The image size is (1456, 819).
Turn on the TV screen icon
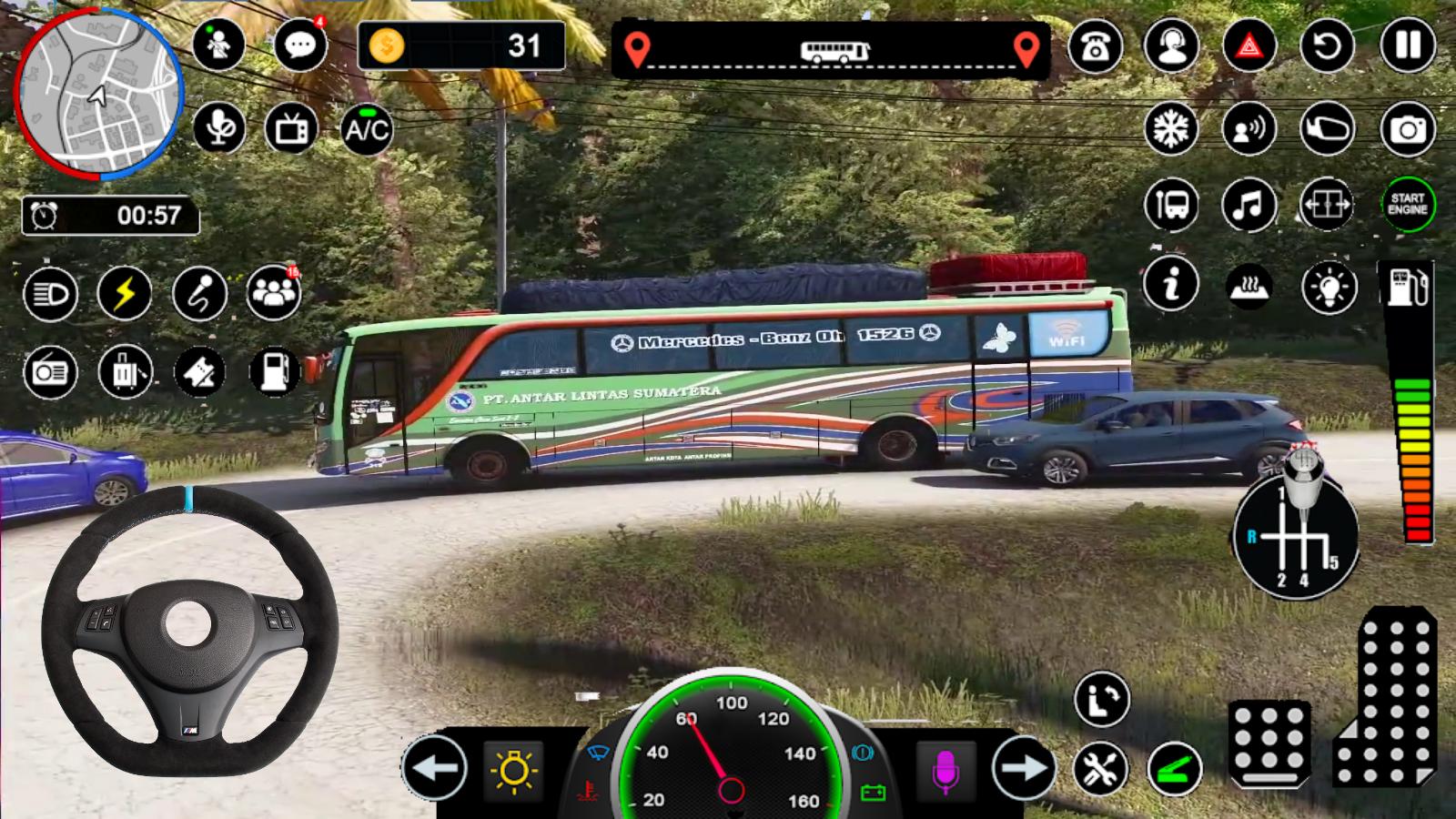[291, 129]
